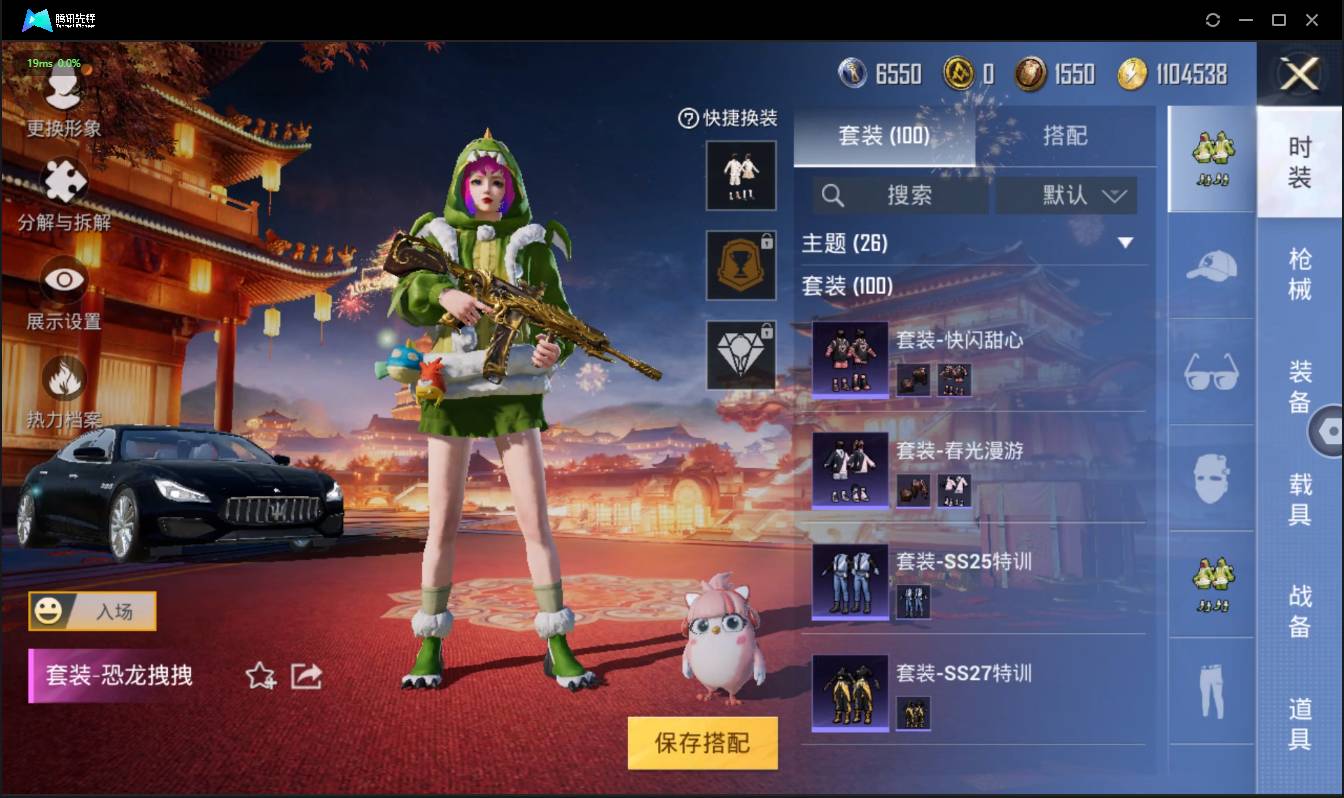Toggle the locked diamond quick-swap slot

(741, 354)
